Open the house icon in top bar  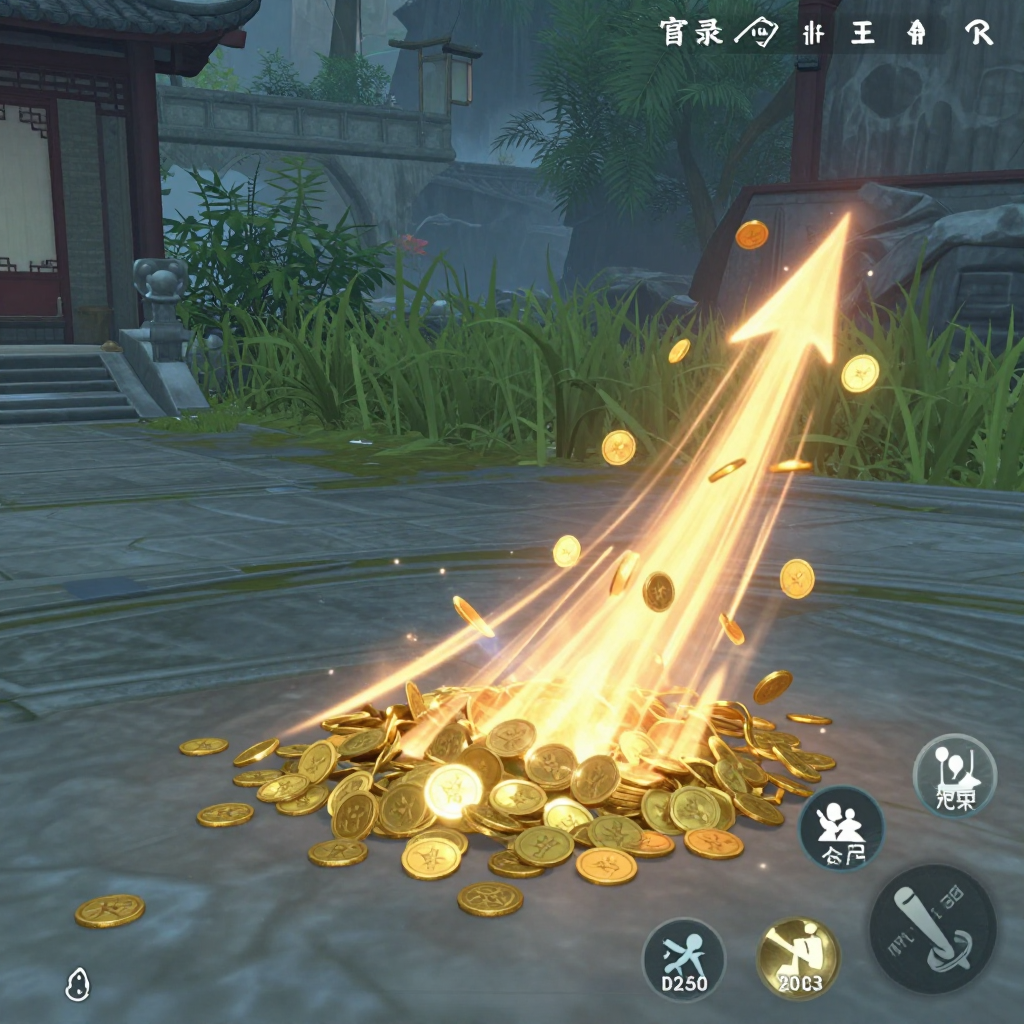point(917,33)
